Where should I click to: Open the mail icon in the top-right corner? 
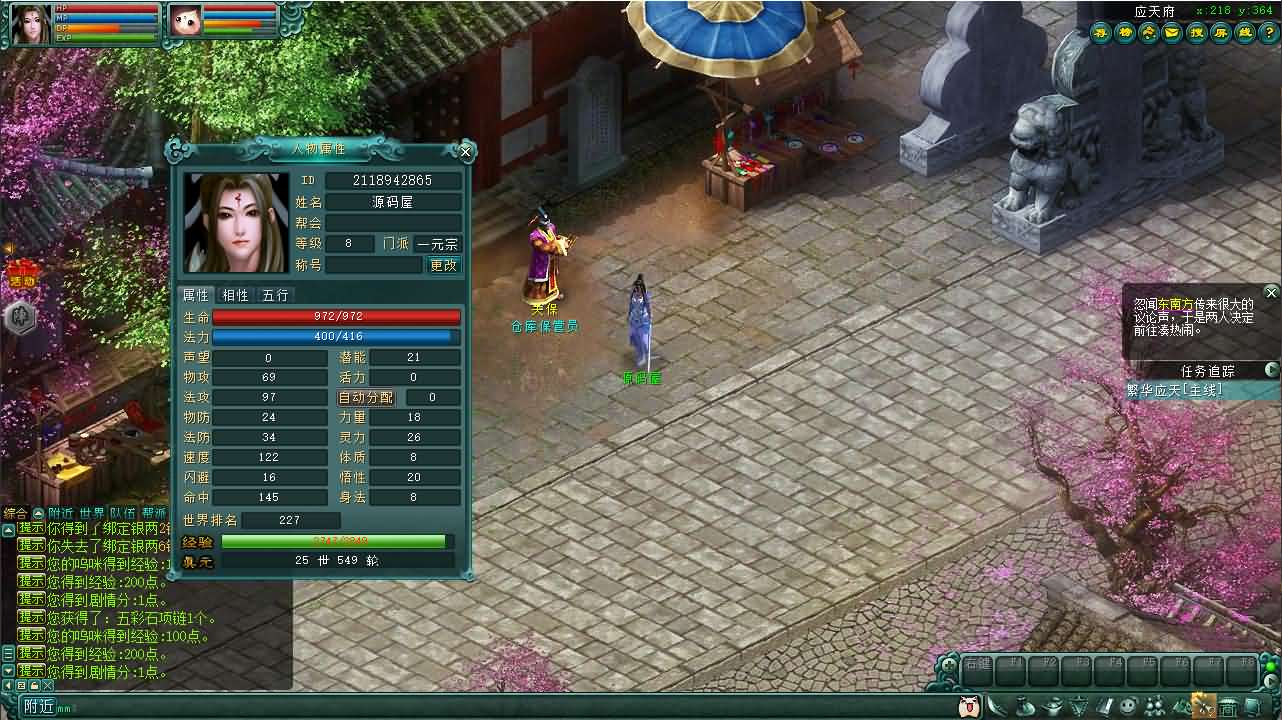coord(1172,33)
